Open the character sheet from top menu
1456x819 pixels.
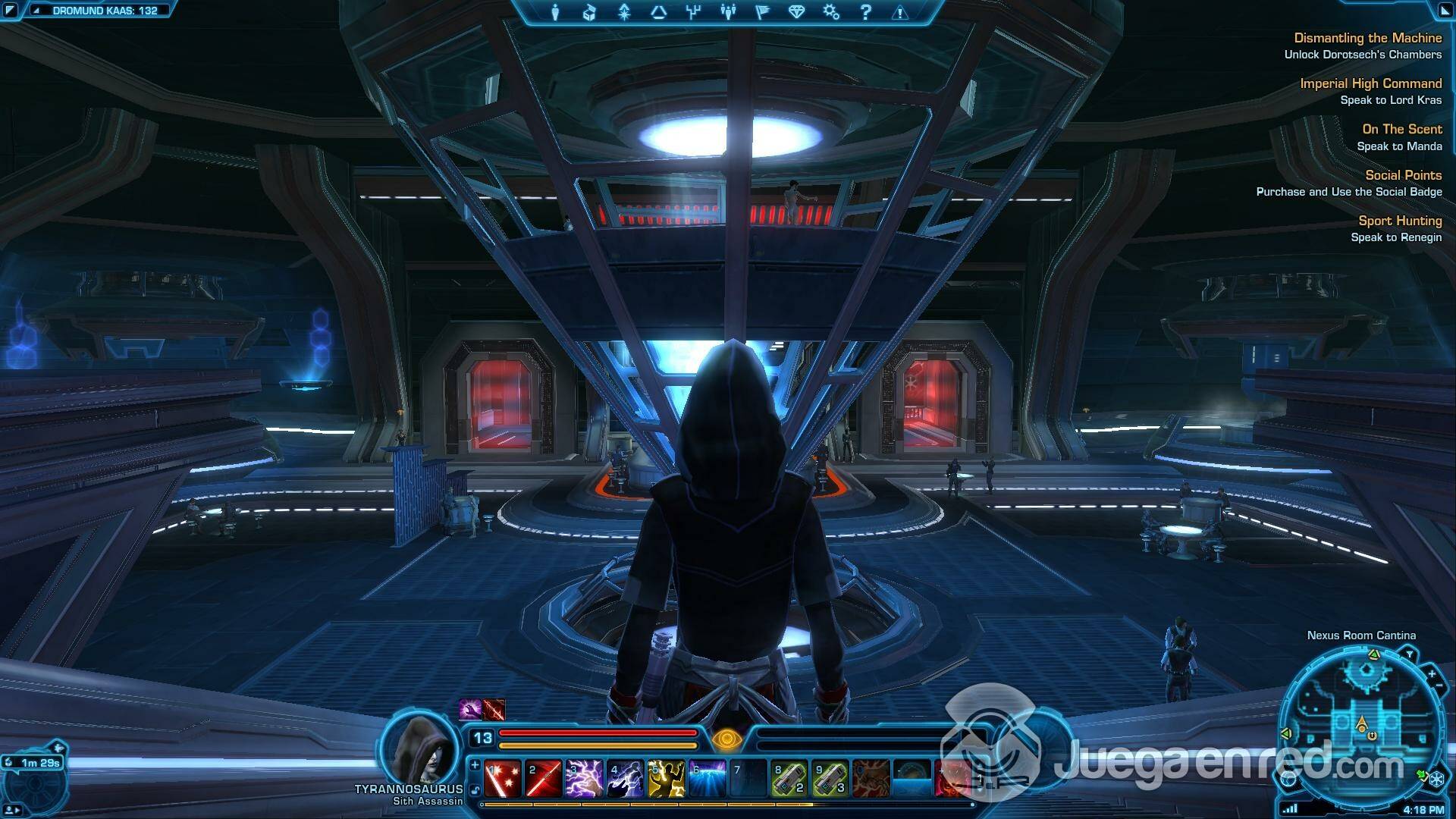555,12
